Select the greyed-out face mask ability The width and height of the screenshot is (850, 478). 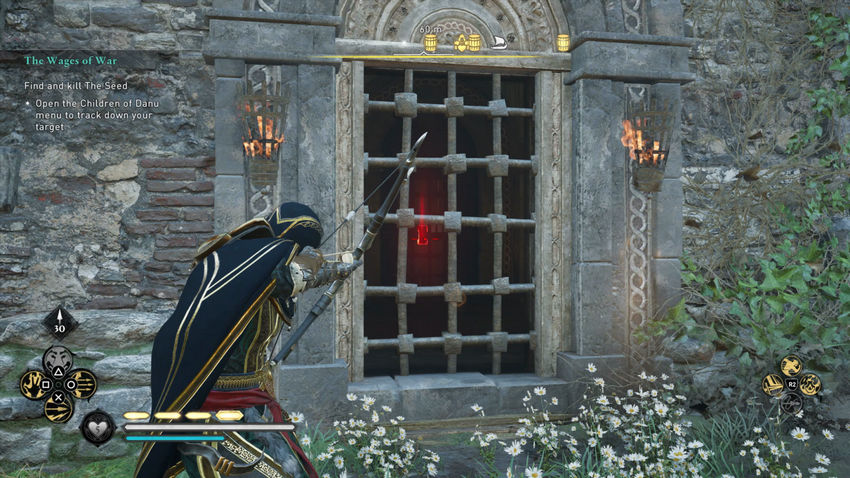click(58, 360)
